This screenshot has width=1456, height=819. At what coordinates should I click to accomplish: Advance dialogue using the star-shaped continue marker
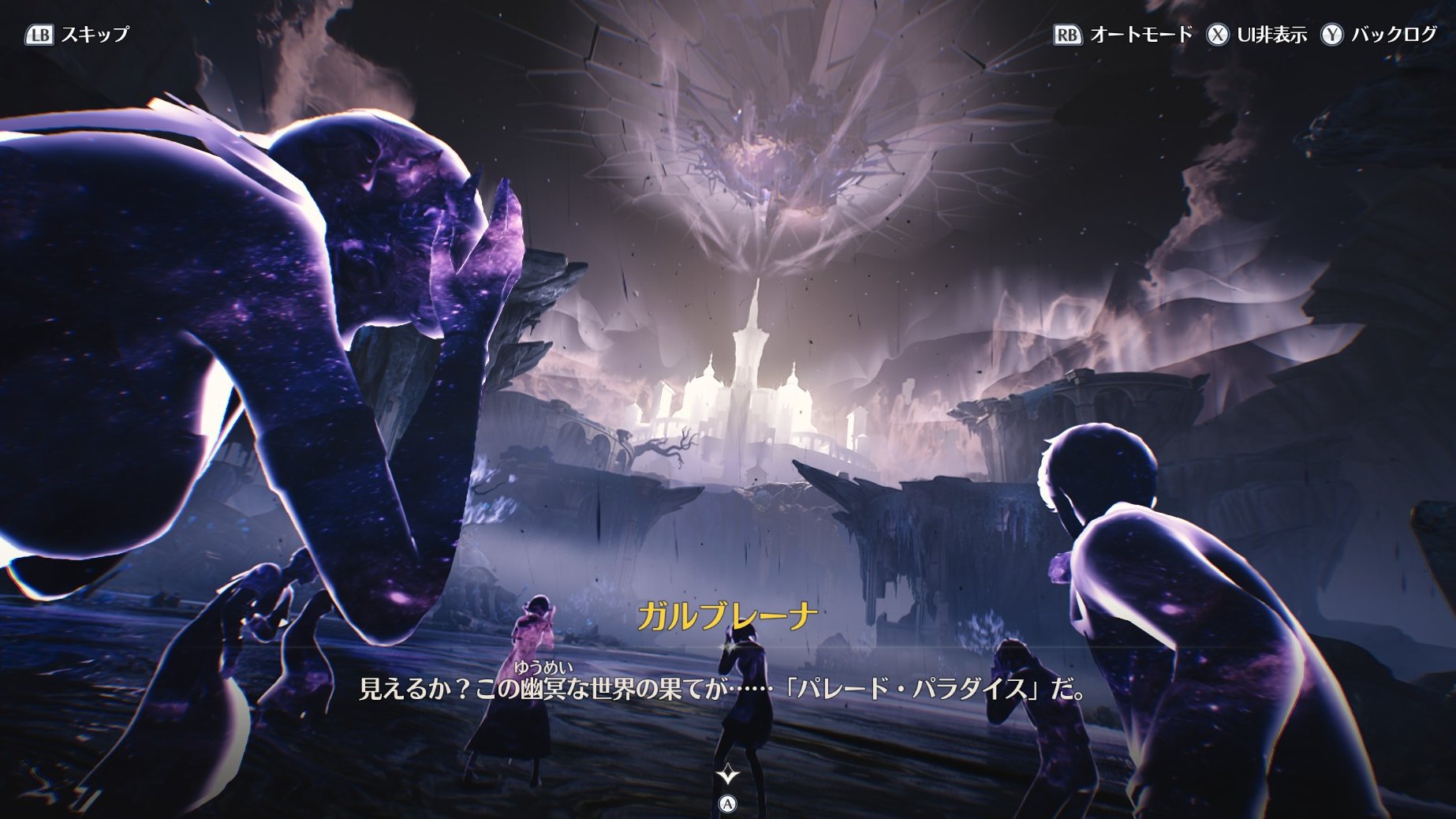pyautogui.click(x=727, y=776)
